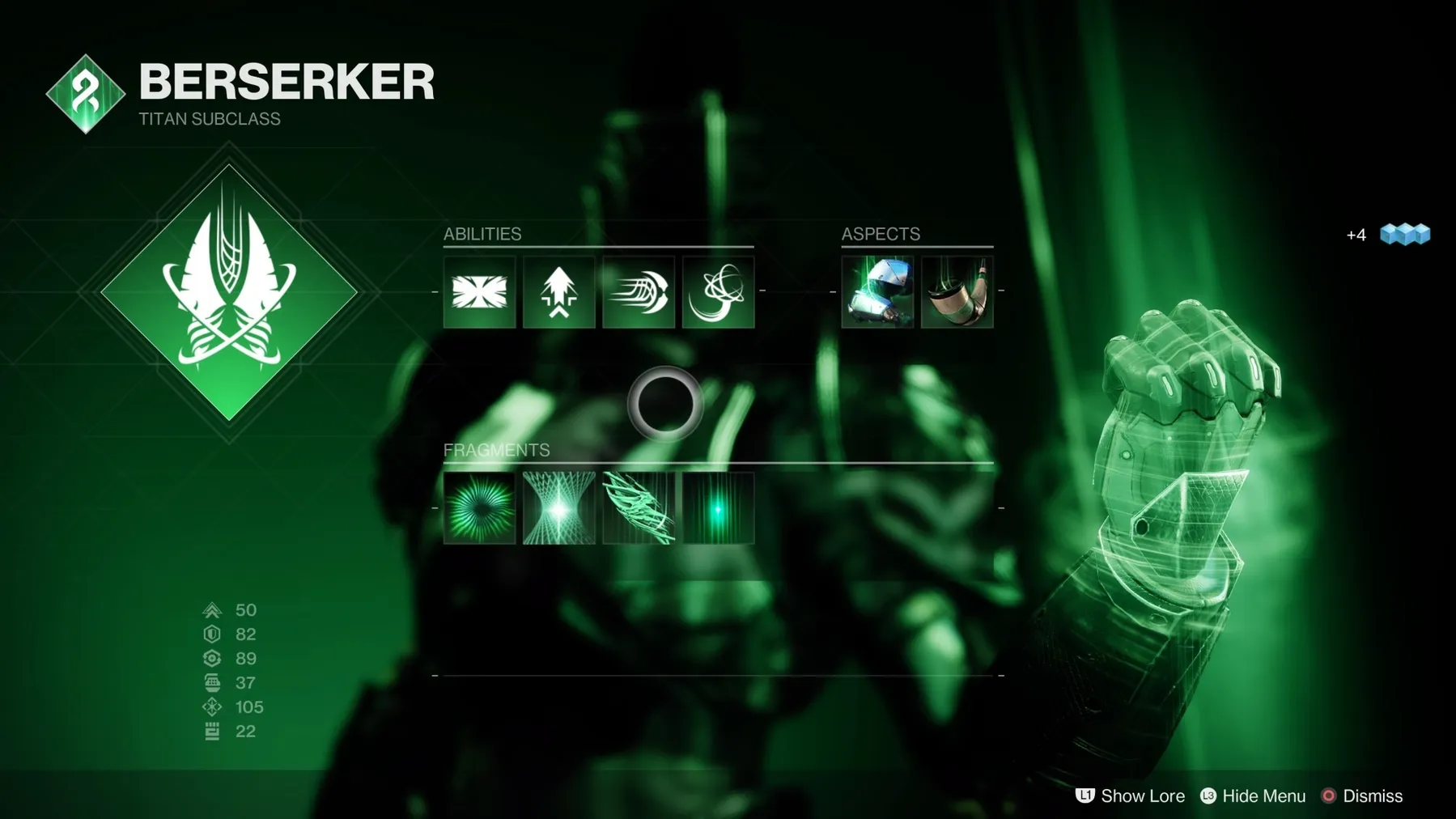Select the green starburst fragment
Viewport: 1456px width, 819px height.
pos(479,508)
